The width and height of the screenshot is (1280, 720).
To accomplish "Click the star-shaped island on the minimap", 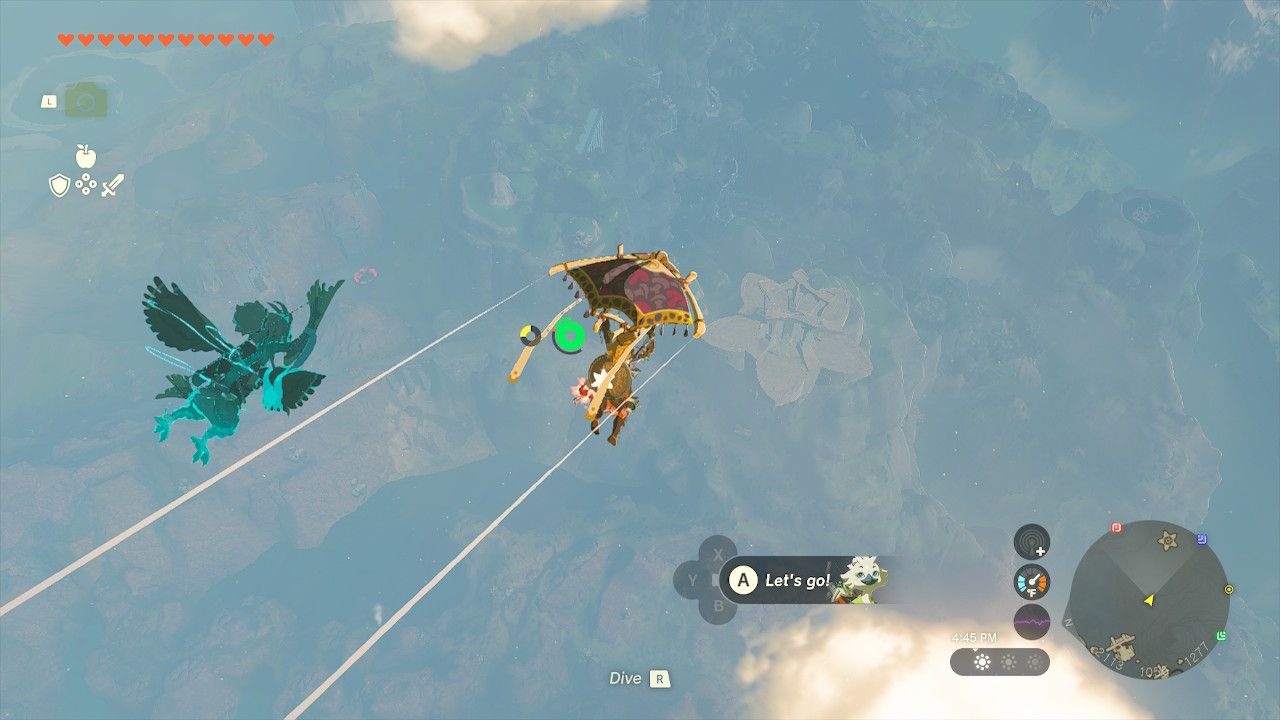I will coord(1167,540).
